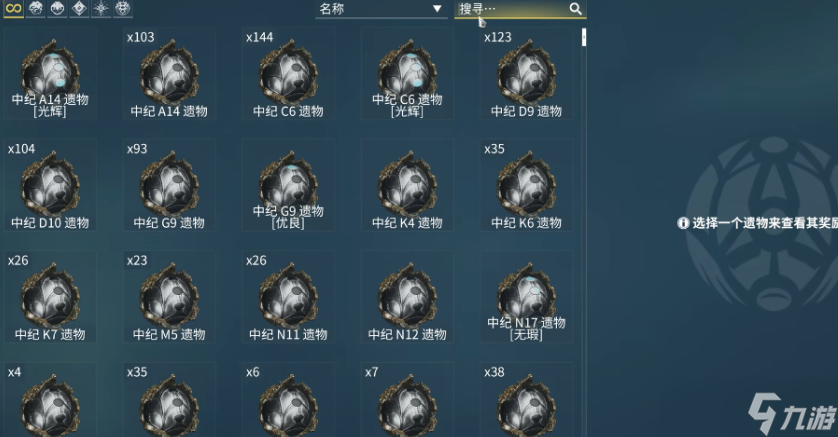
Task: Select the 中纪 K4 遗物 relic
Action: coord(407,185)
